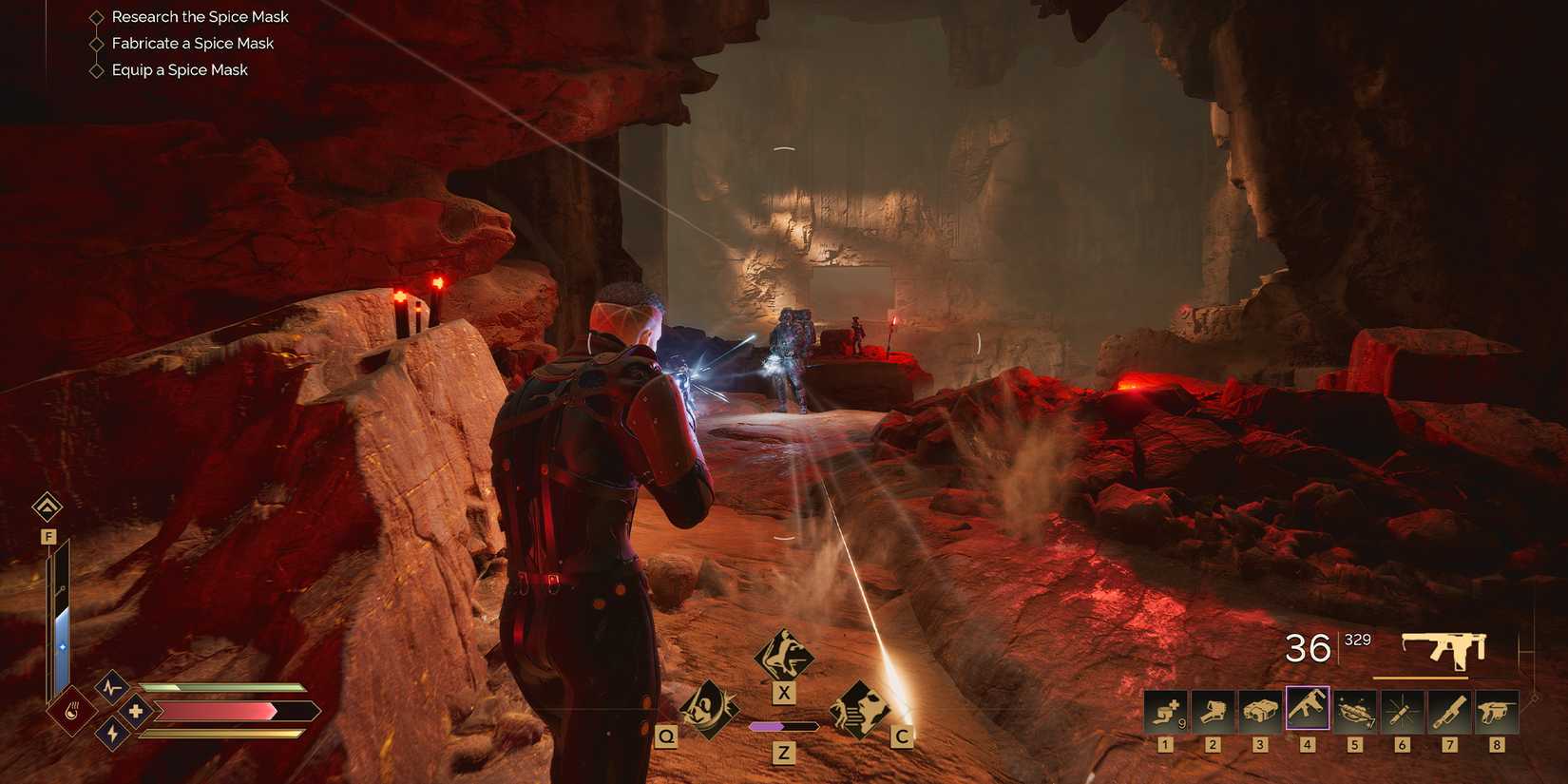
Task: Select the healing kit in hotbar slot 1
Action: point(1165,711)
